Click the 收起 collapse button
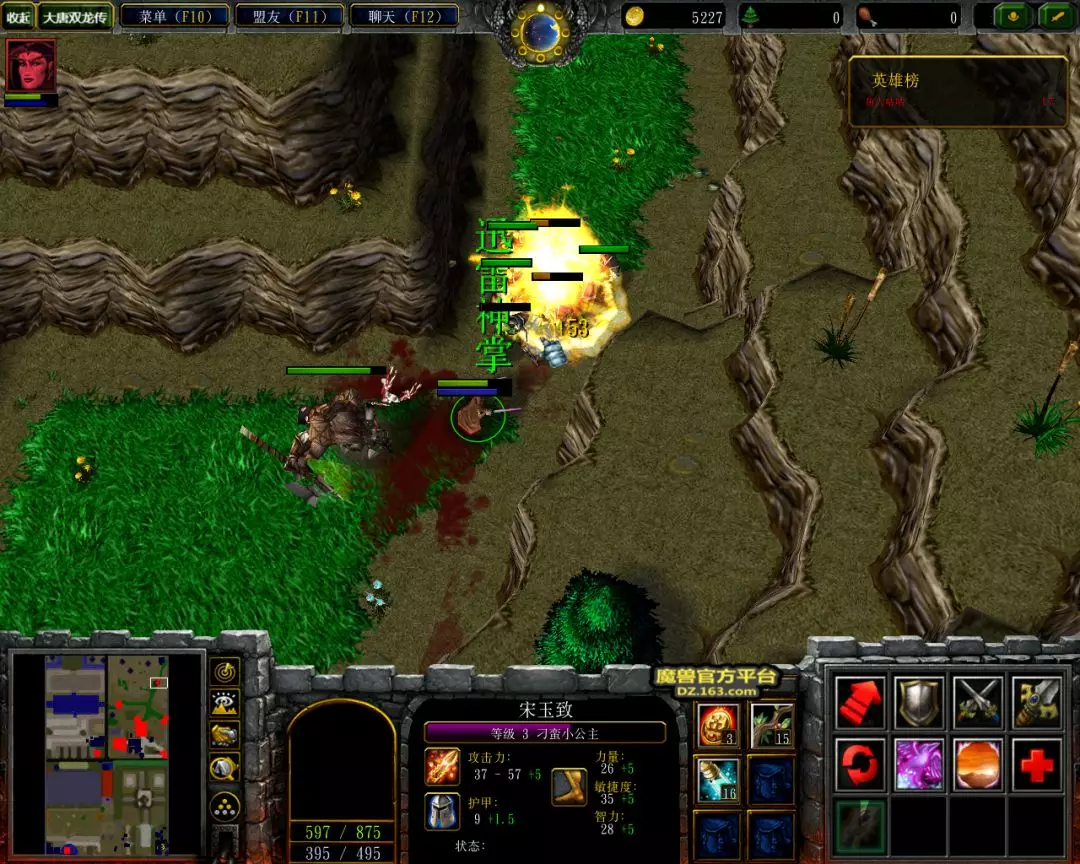 click(x=18, y=17)
